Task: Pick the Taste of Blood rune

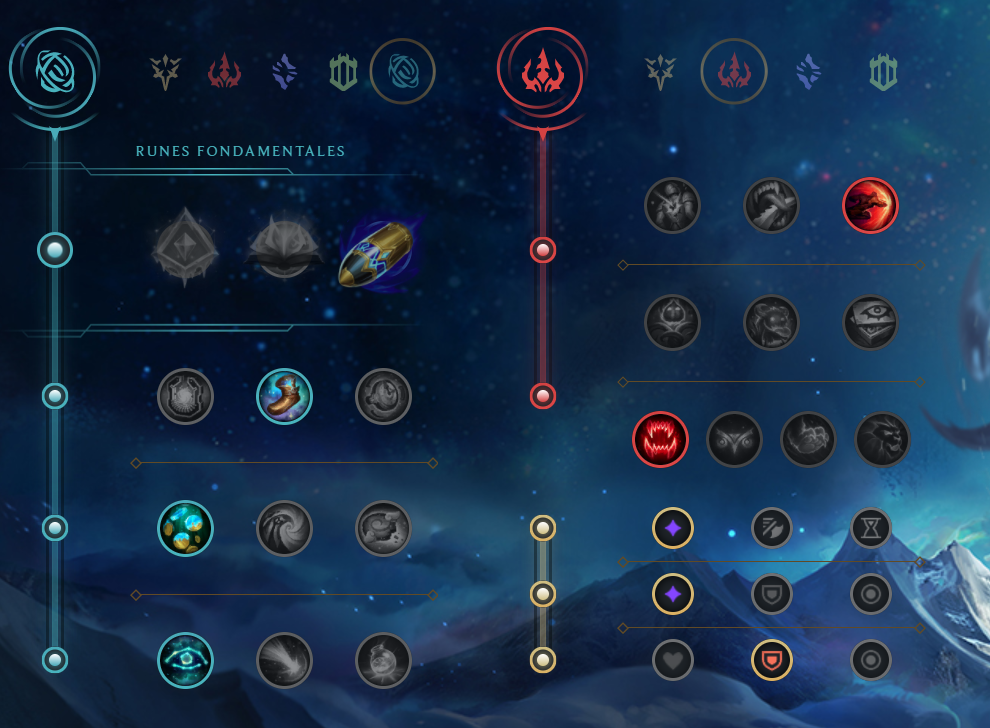Action: [x=771, y=205]
